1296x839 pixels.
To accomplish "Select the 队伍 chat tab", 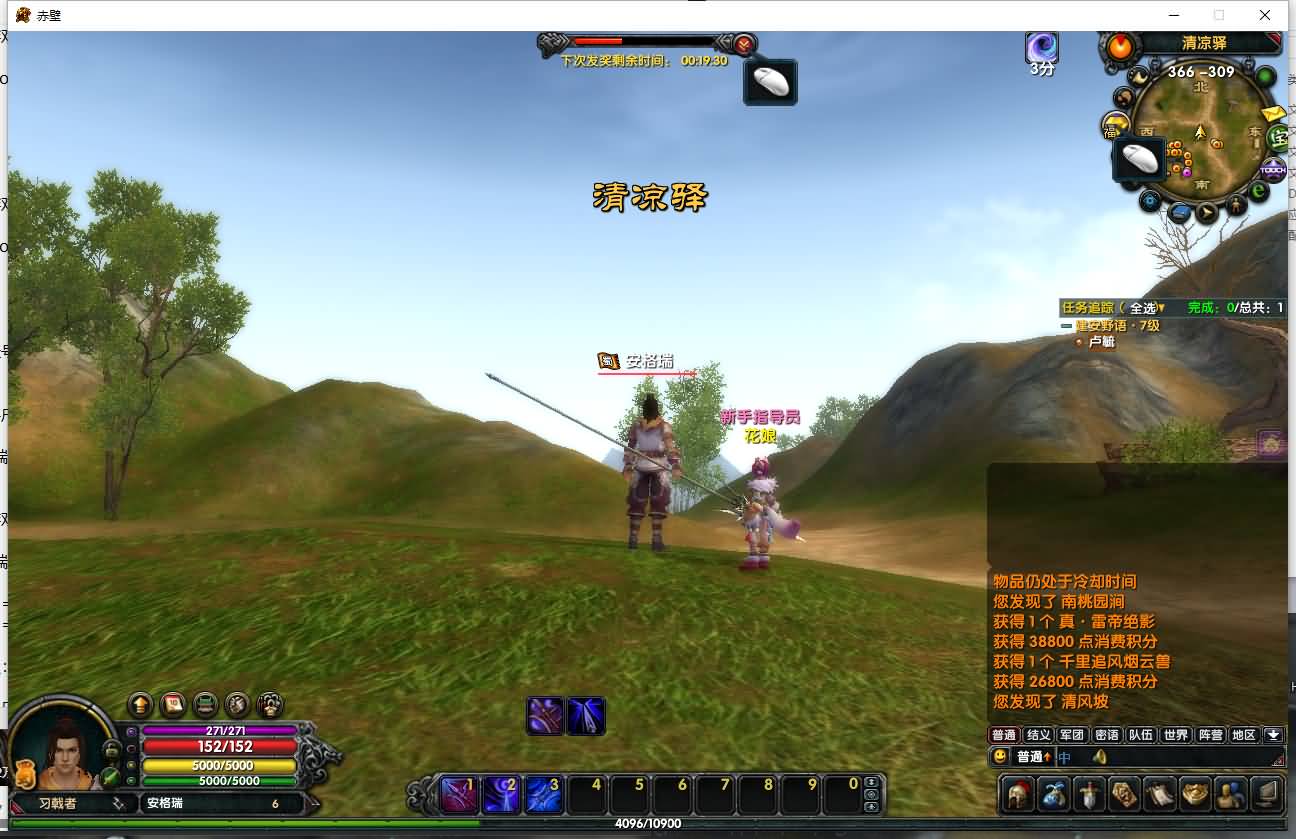I will [x=1141, y=735].
